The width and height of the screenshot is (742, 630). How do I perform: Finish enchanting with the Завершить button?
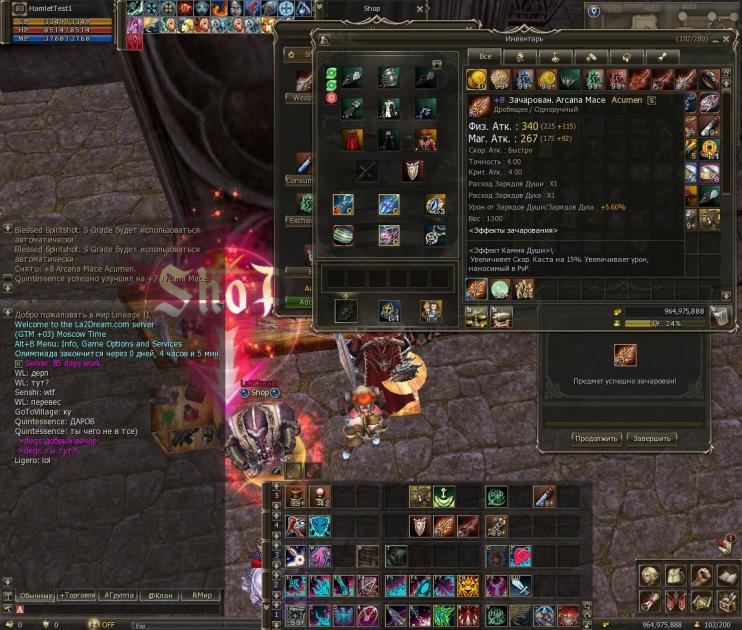tap(653, 438)
